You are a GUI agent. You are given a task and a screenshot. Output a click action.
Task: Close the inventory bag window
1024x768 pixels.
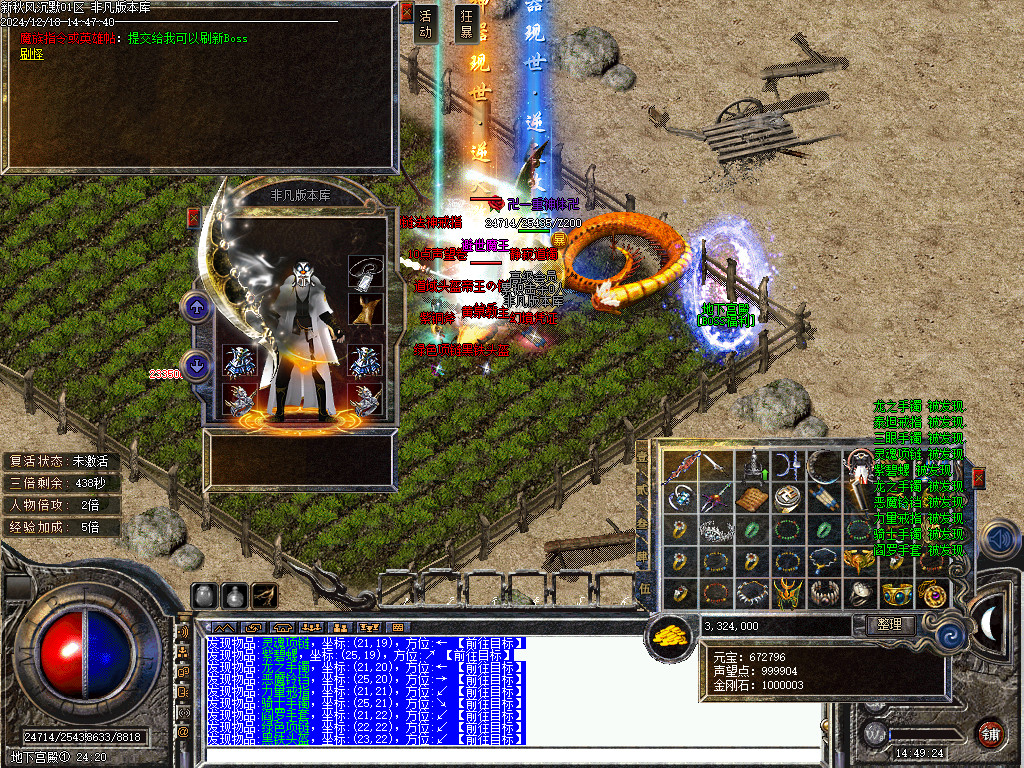978,477
